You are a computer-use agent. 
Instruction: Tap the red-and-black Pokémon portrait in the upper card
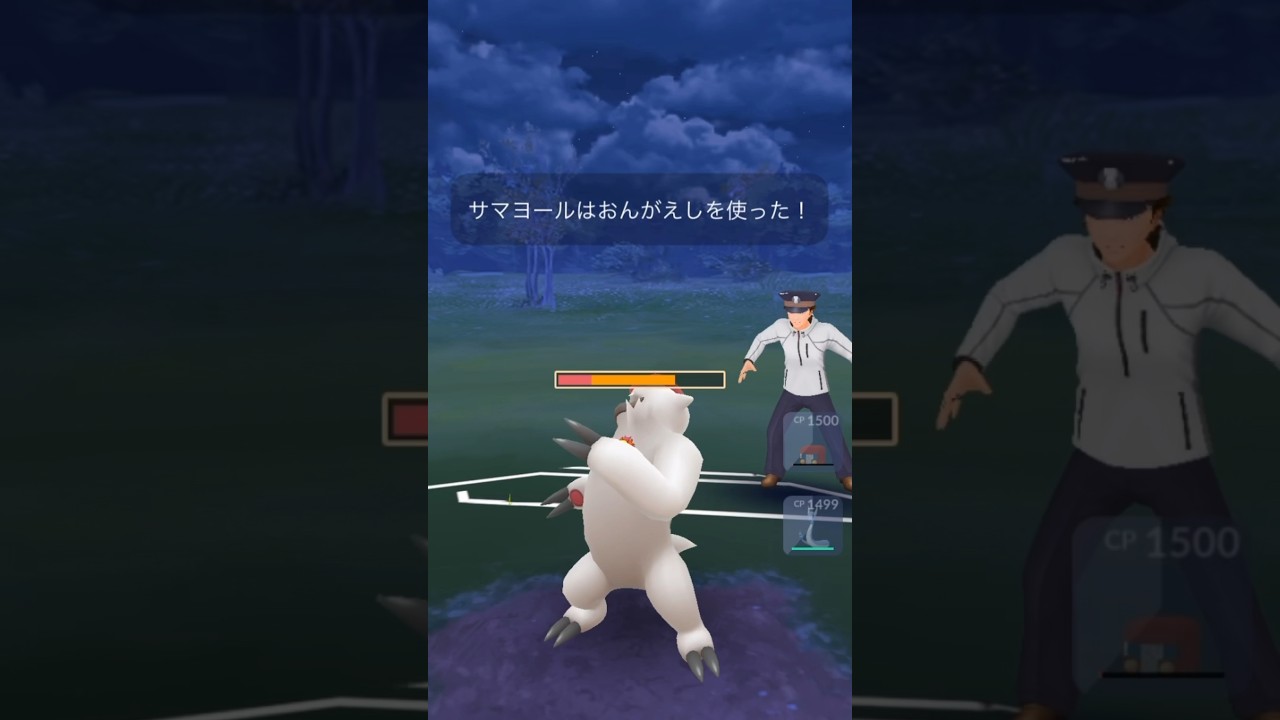click(x=812, y=452)
